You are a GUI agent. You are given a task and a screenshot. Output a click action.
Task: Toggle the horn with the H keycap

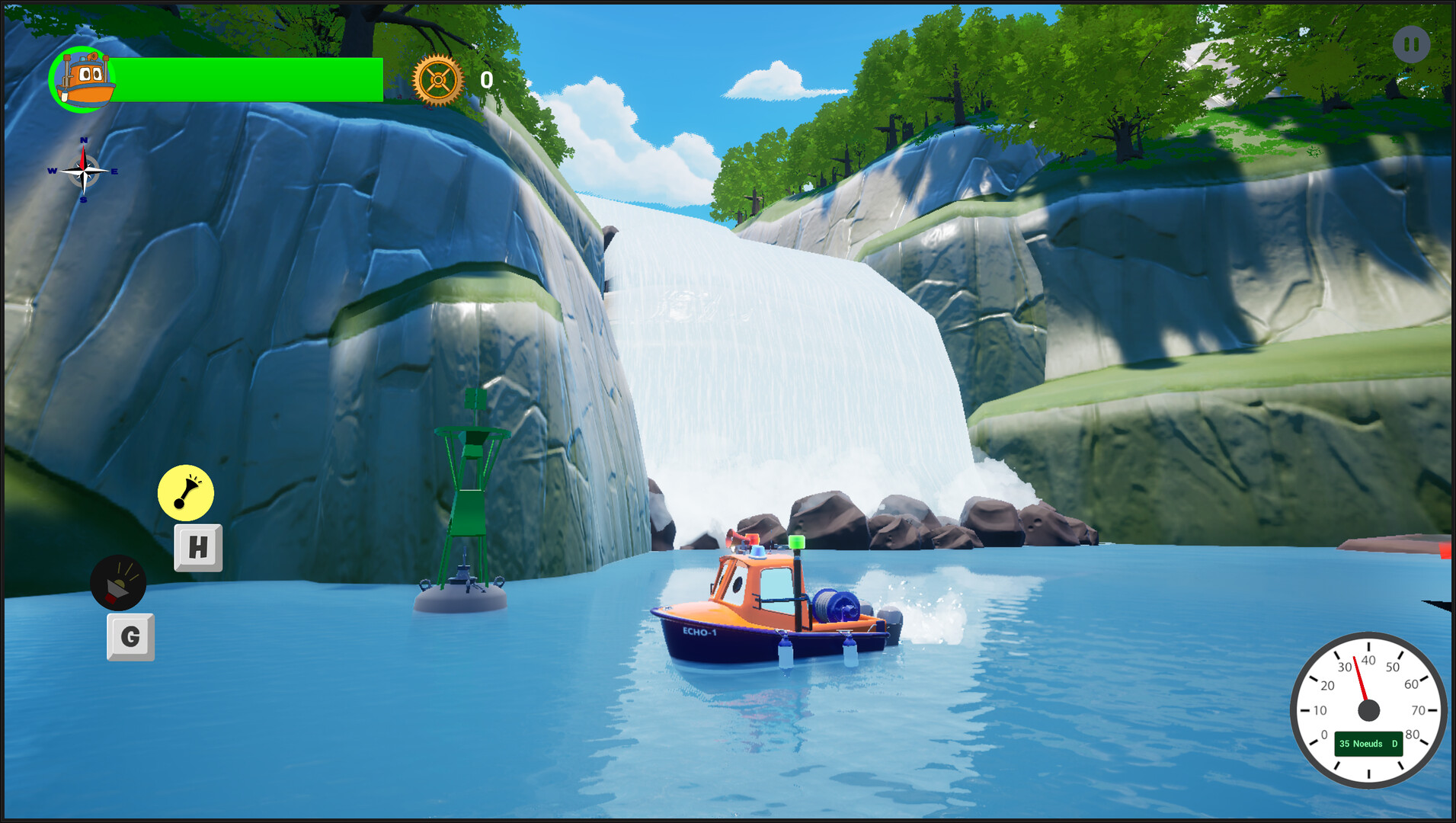(198, 546)
